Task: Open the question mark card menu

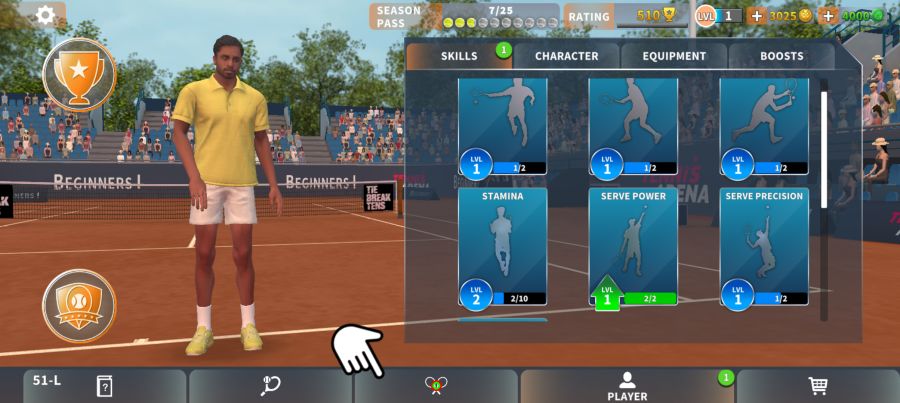Action: tap(104, 386)
